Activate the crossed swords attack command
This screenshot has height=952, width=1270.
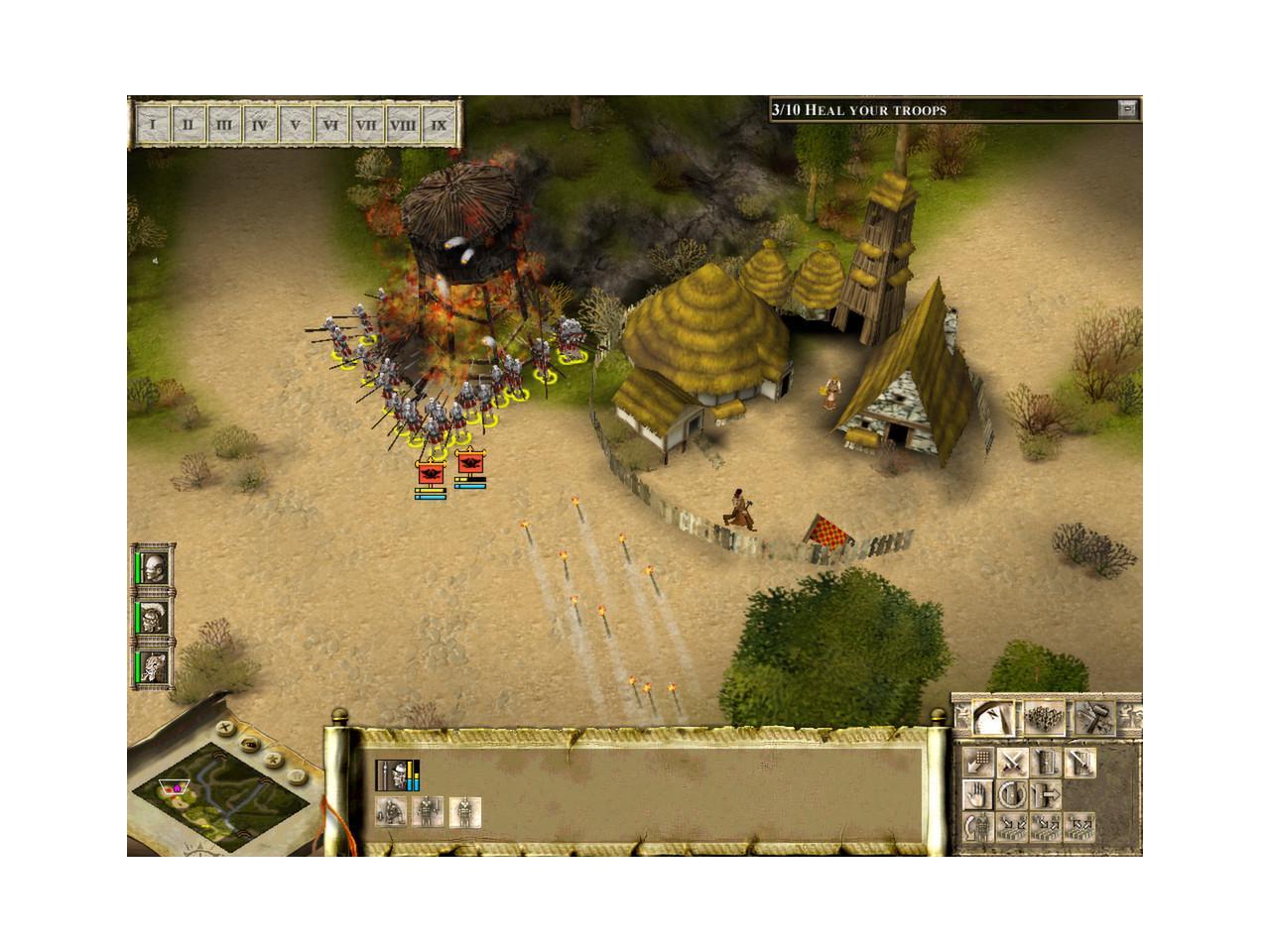1011,763
